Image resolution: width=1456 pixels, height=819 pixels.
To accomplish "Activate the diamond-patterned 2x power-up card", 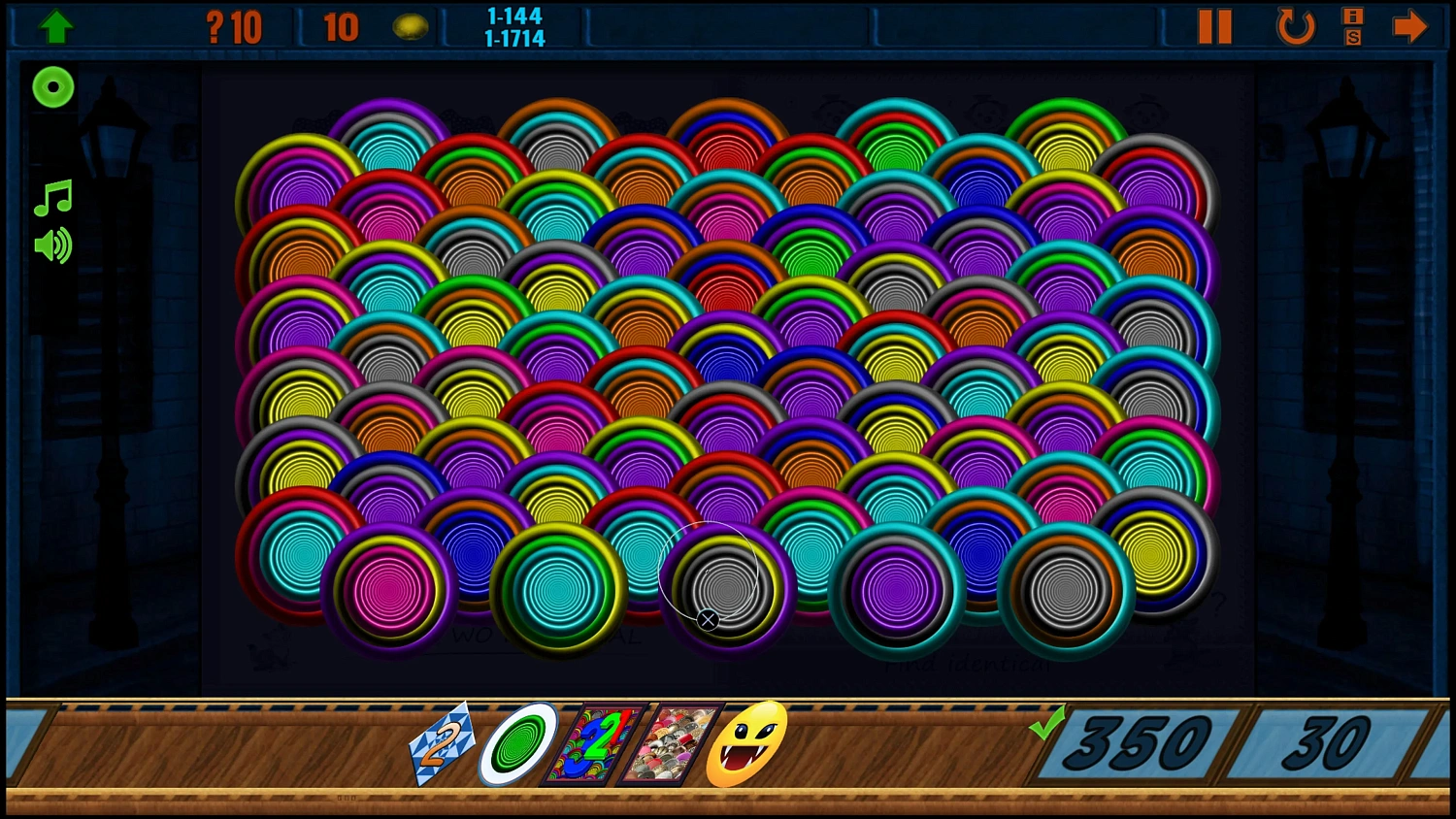I will pos(442,744).
